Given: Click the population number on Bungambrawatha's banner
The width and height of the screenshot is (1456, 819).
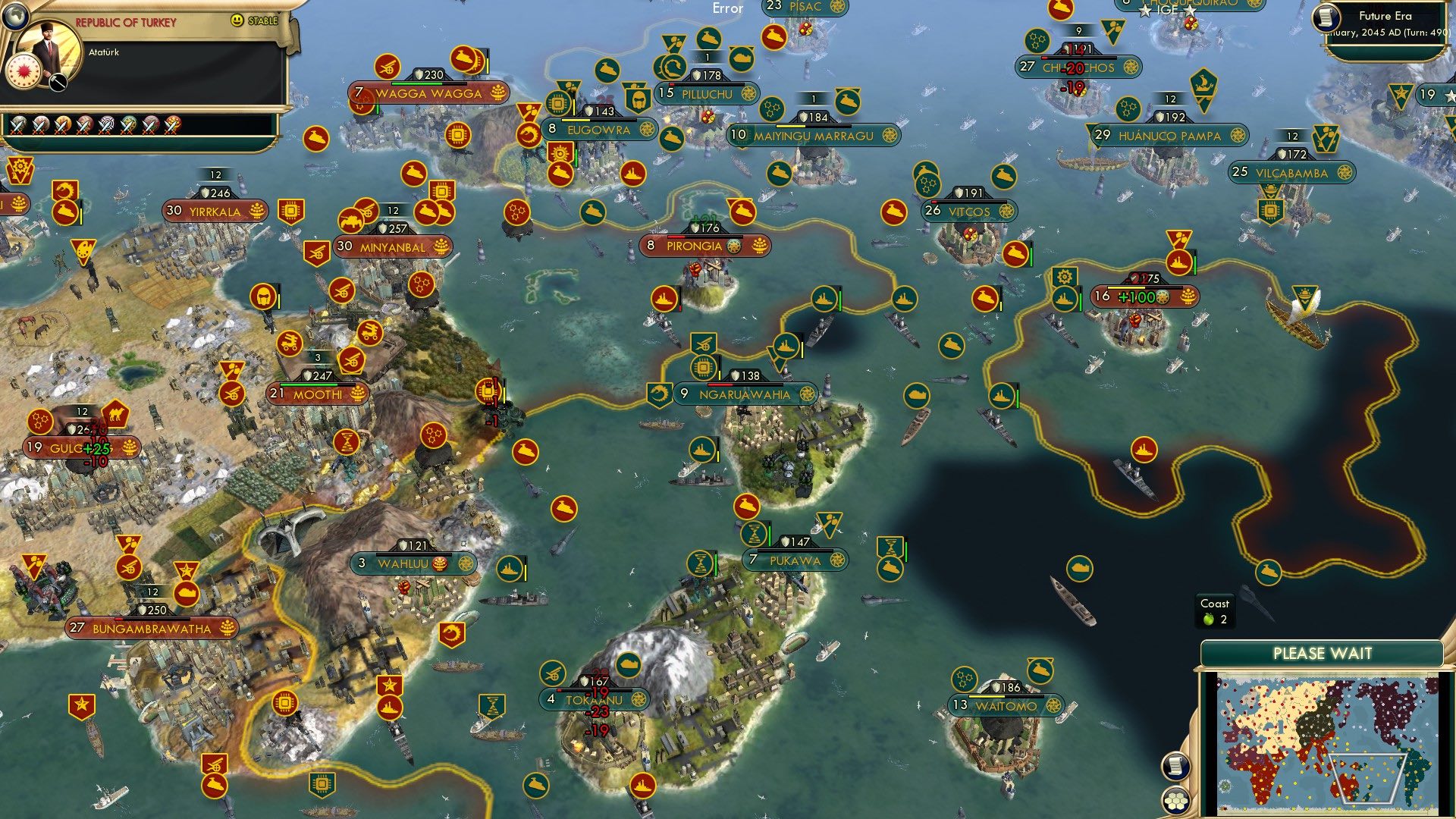Looking at the screenshot, I should 76,628.
